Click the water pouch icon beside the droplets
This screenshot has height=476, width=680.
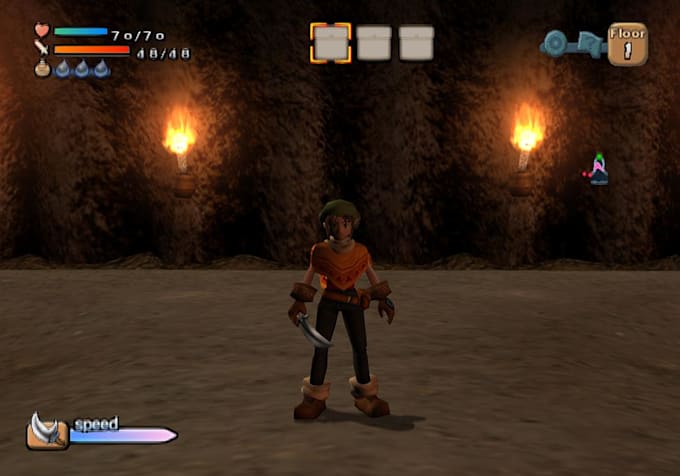click(42, 69)
